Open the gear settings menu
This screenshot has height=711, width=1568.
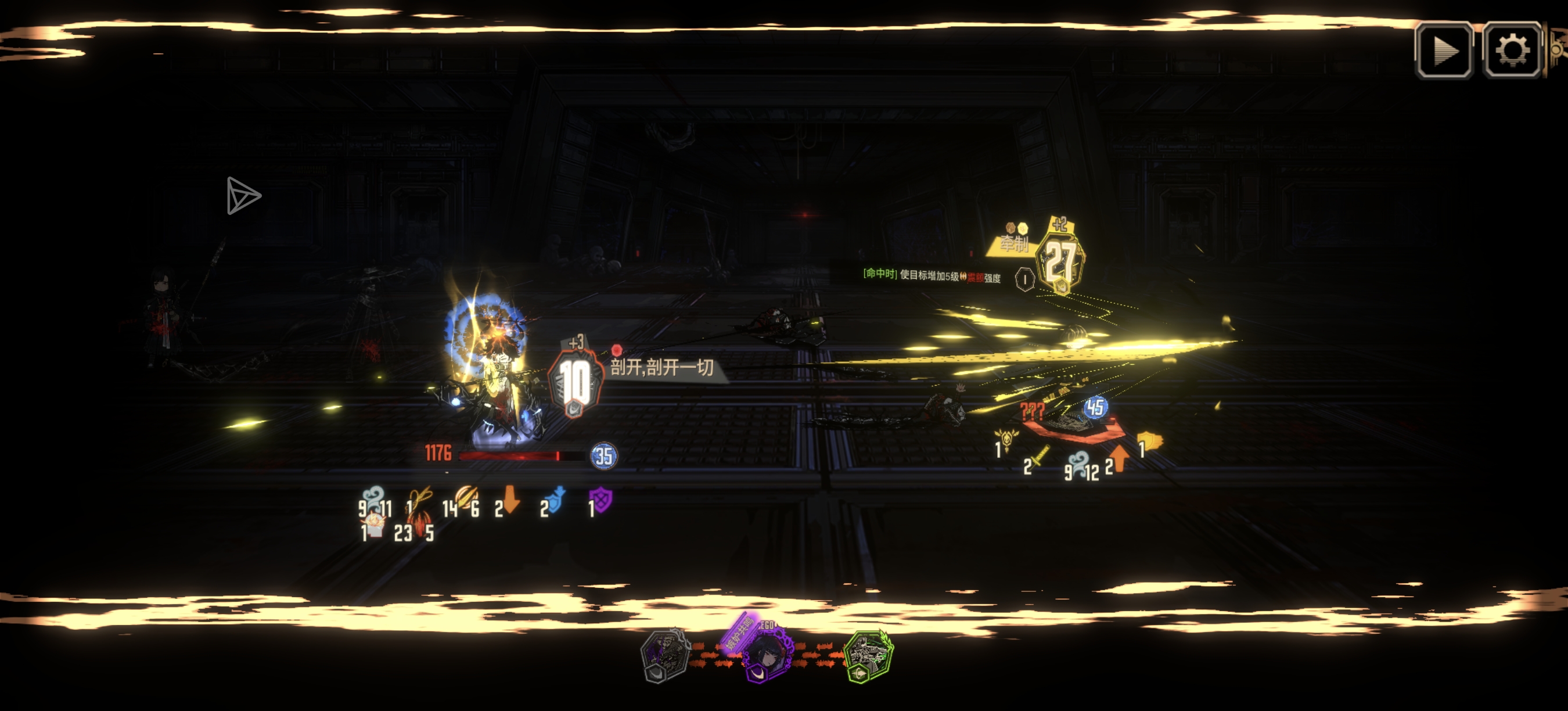pos(1512,51)
